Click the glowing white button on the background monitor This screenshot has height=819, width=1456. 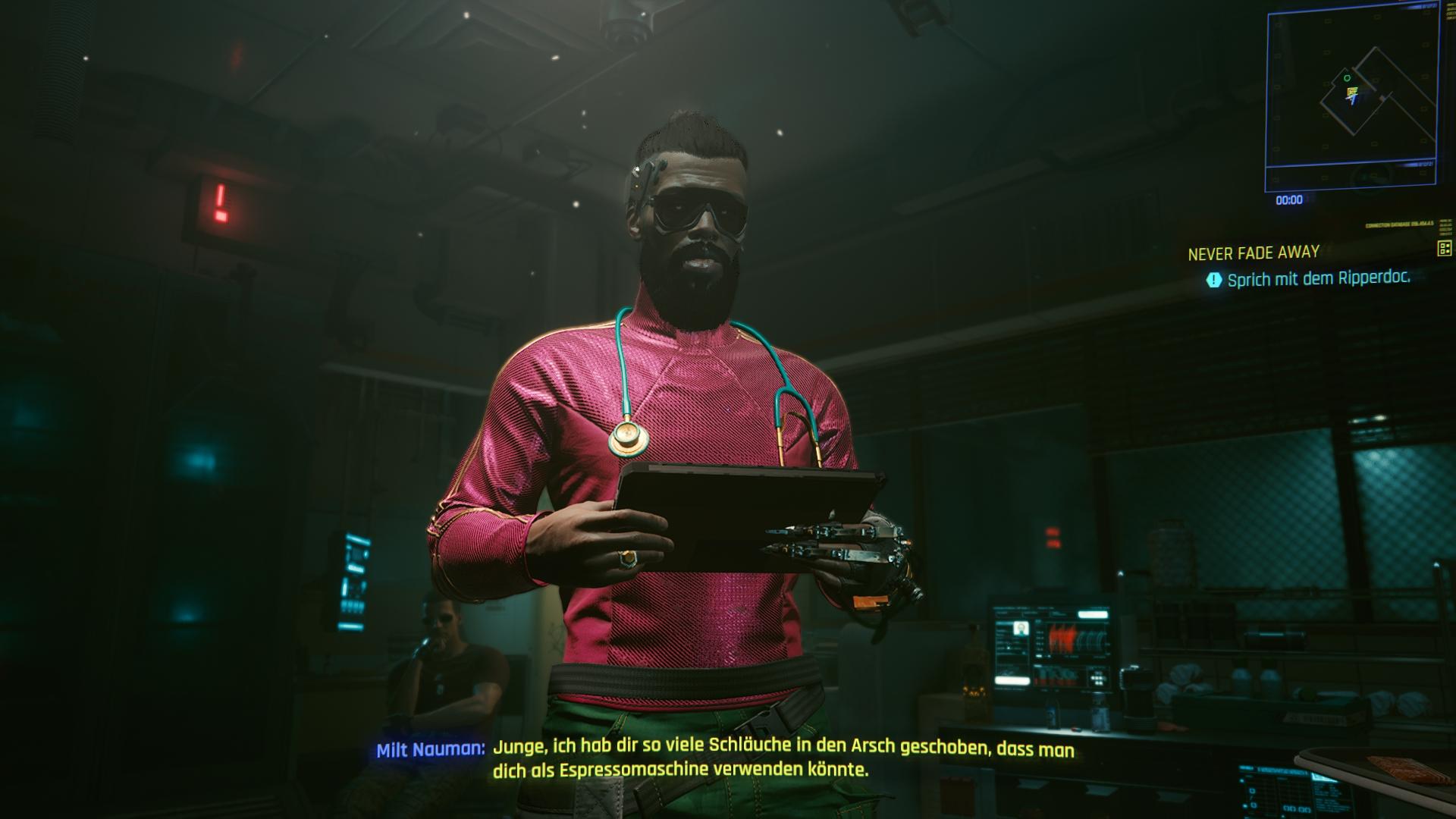pos(1094,614)
